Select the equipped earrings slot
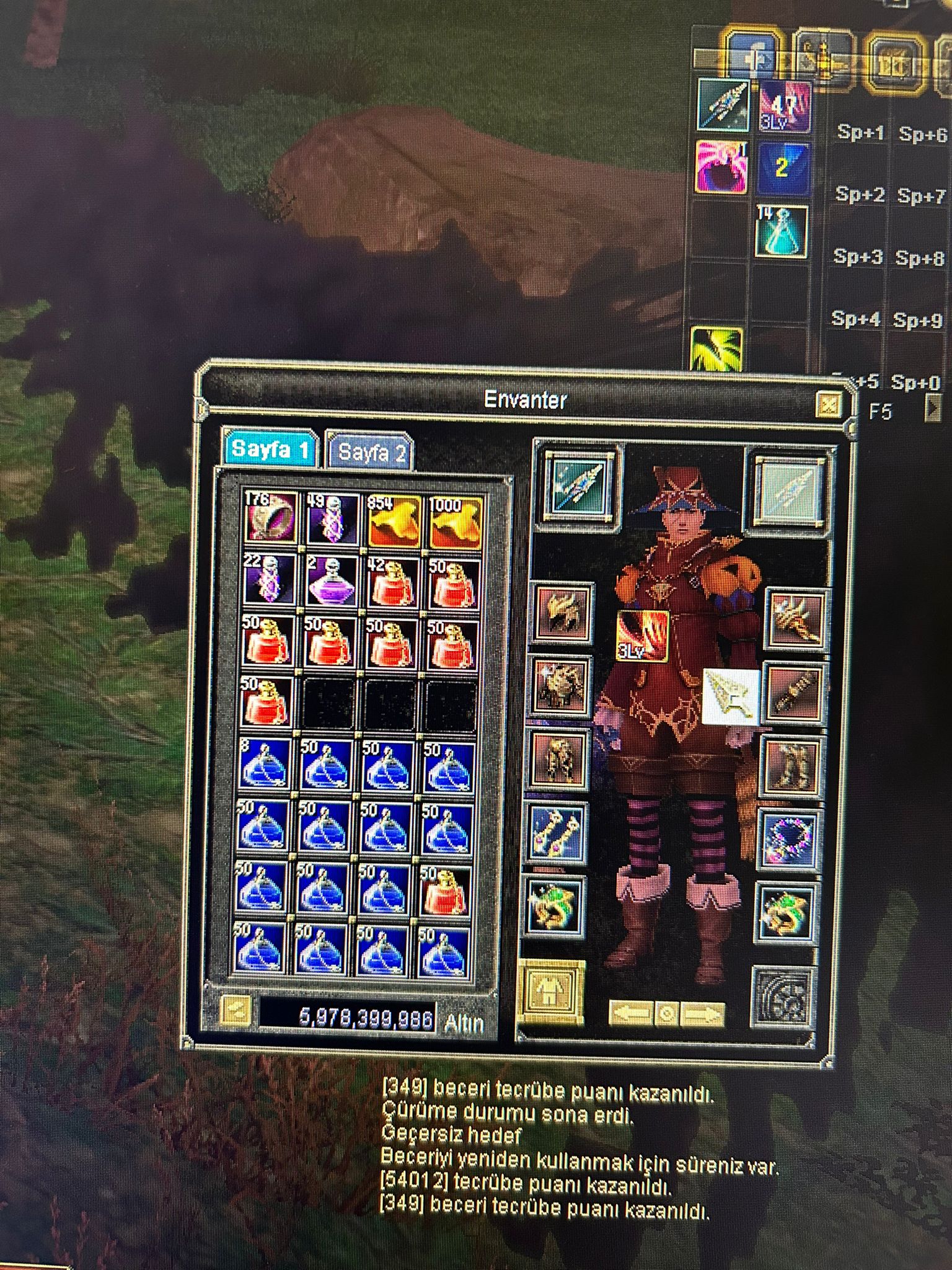 556,832
